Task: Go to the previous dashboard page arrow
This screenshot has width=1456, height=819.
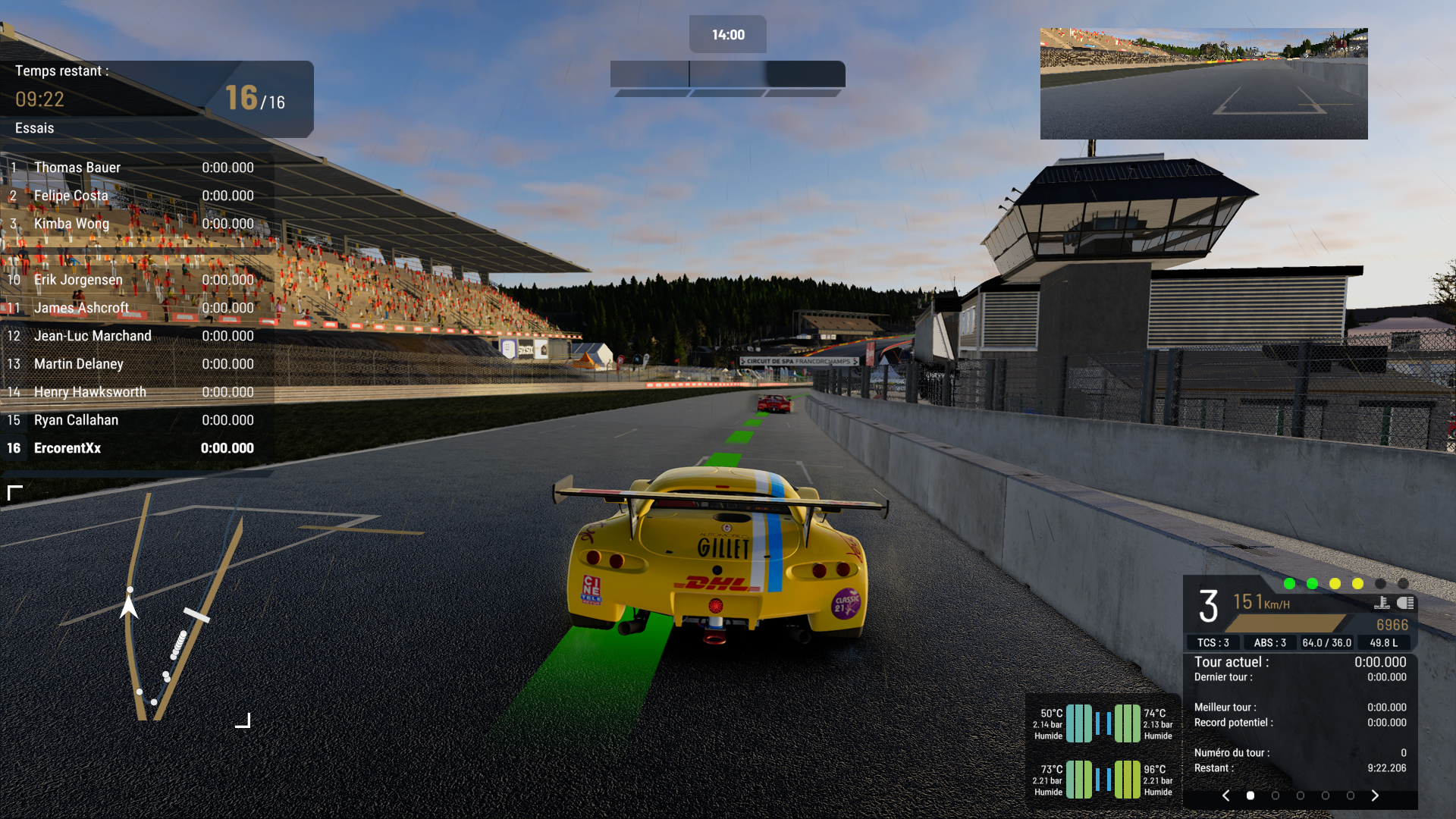Action: coord(1226,795)
